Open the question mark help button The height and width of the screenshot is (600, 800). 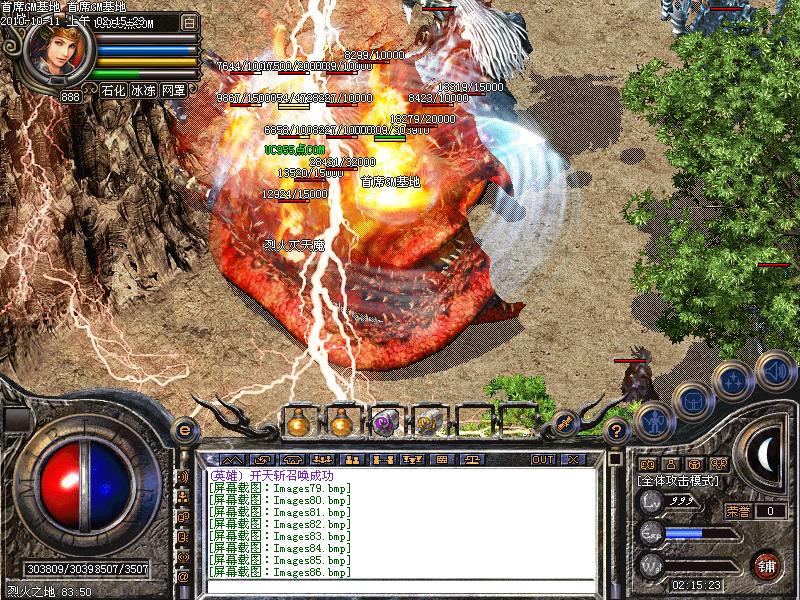(x=617, y=431)
